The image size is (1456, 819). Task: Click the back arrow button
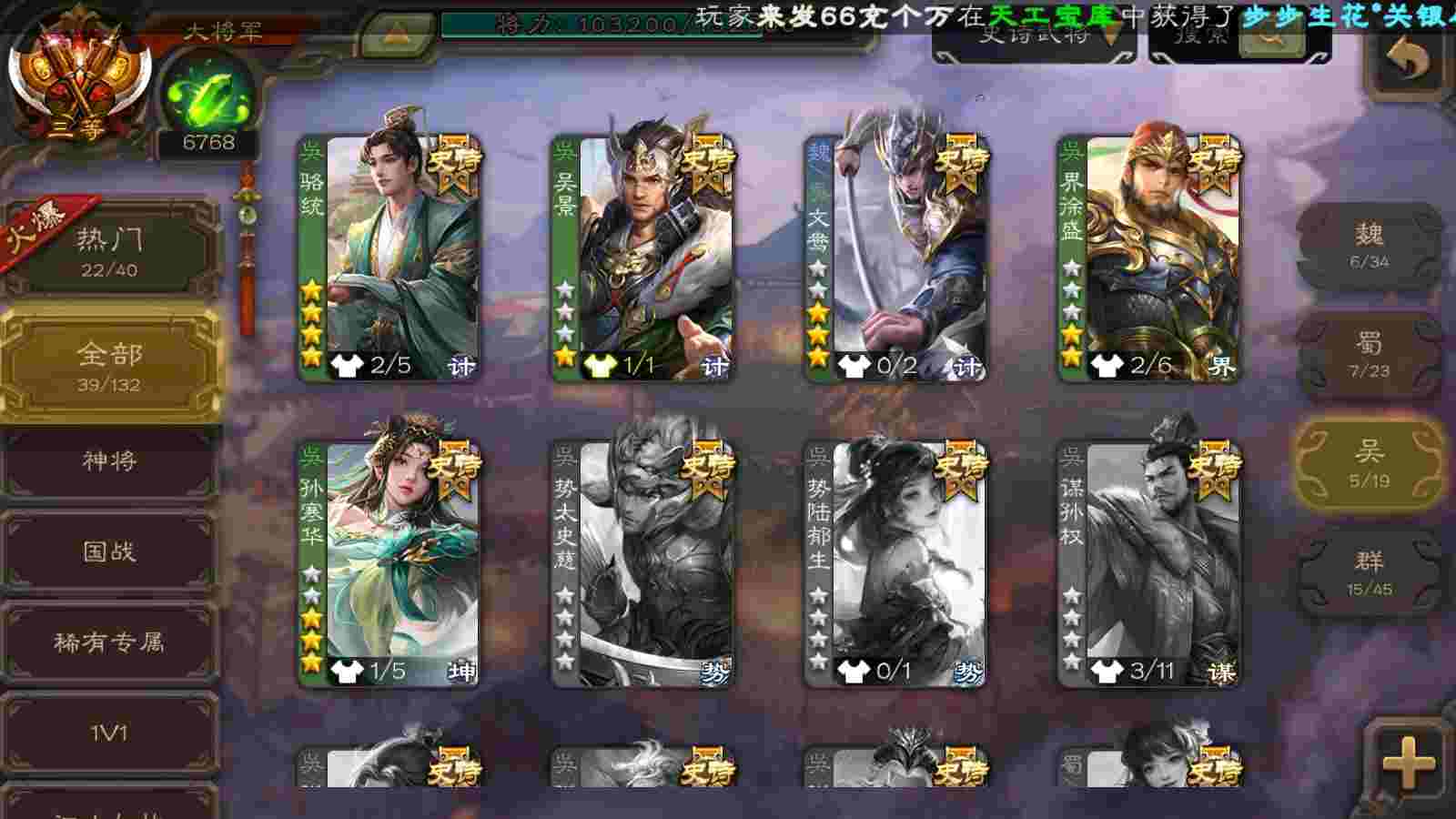1408,60
